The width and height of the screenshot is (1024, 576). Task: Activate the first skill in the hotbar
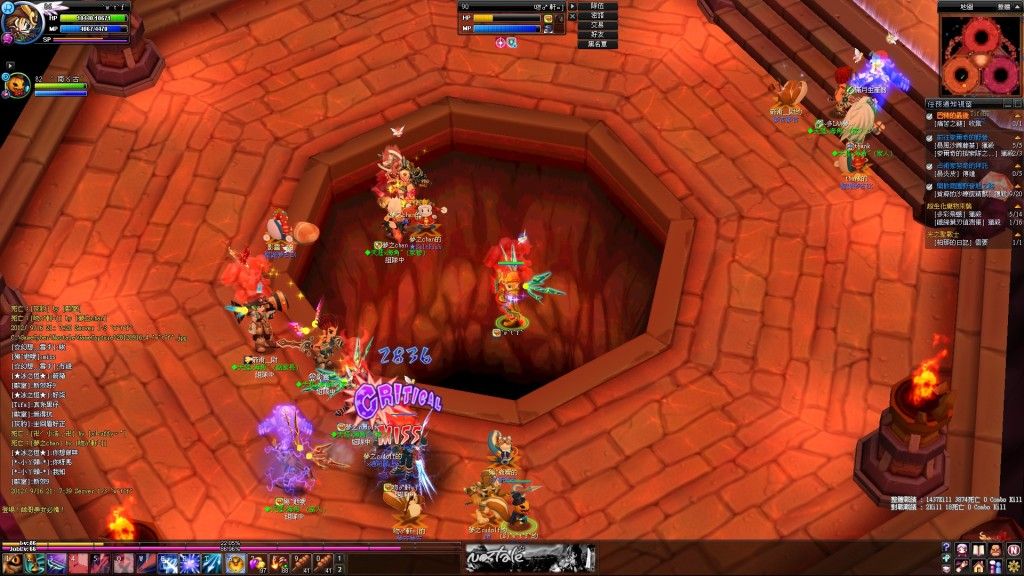pos(12,563)
